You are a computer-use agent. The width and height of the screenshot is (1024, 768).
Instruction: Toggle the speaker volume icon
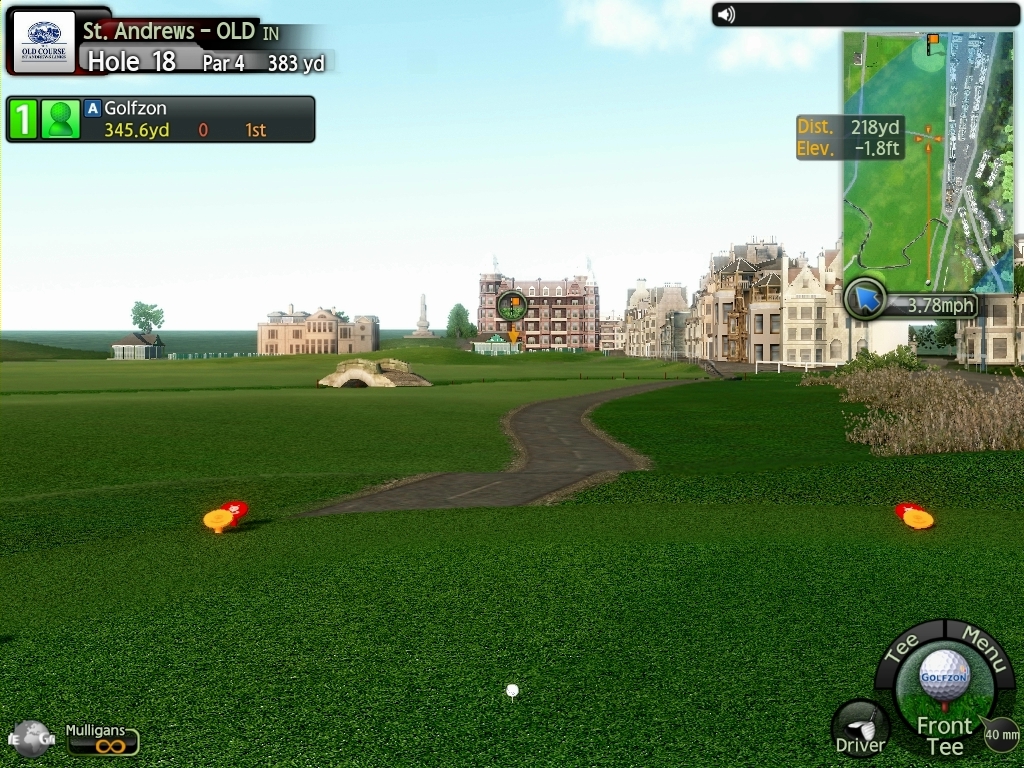tap(727, 14)
